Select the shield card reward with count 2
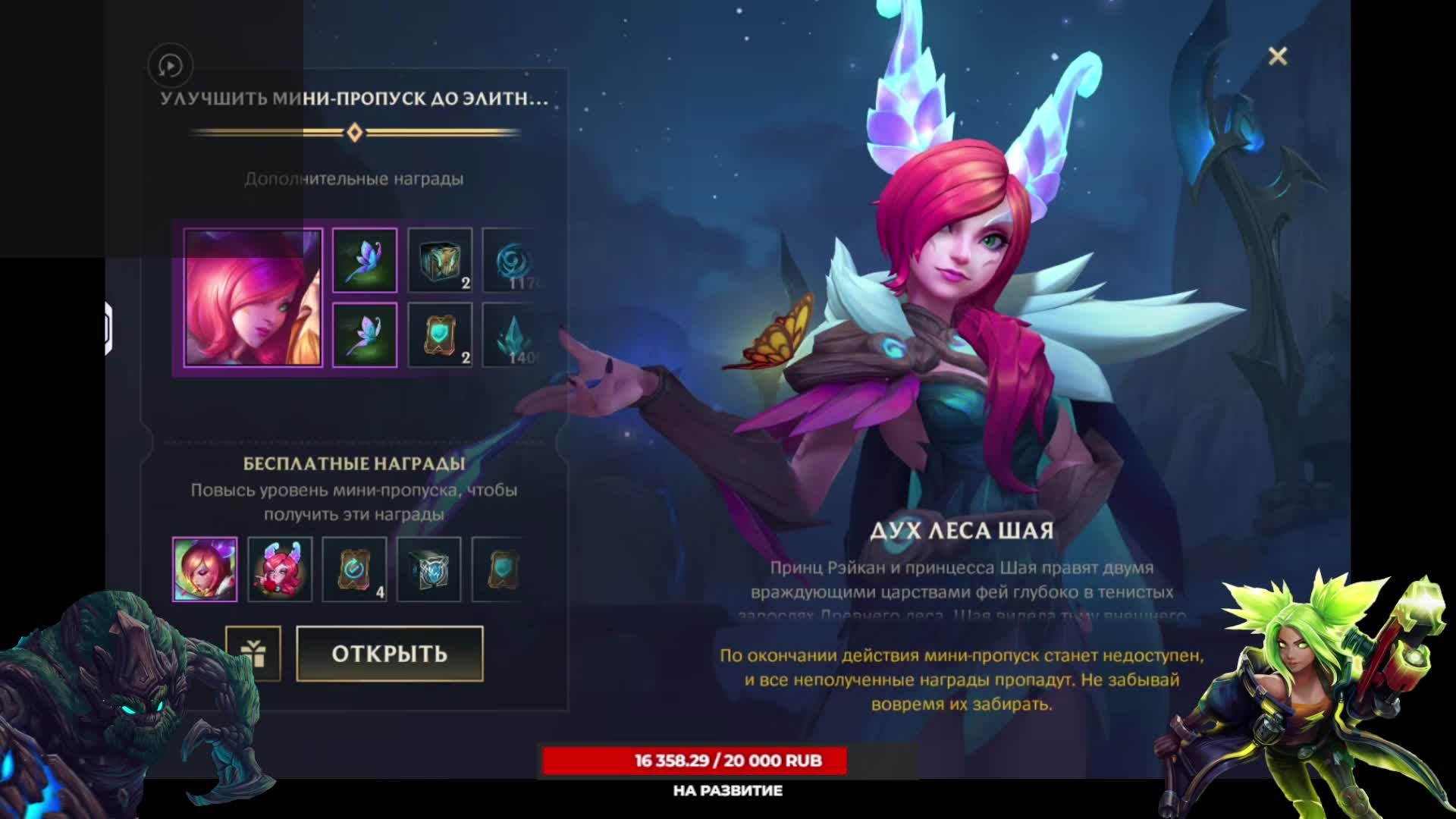The width and height of the screenshot is (1456, 819). (x=440, y=335)
